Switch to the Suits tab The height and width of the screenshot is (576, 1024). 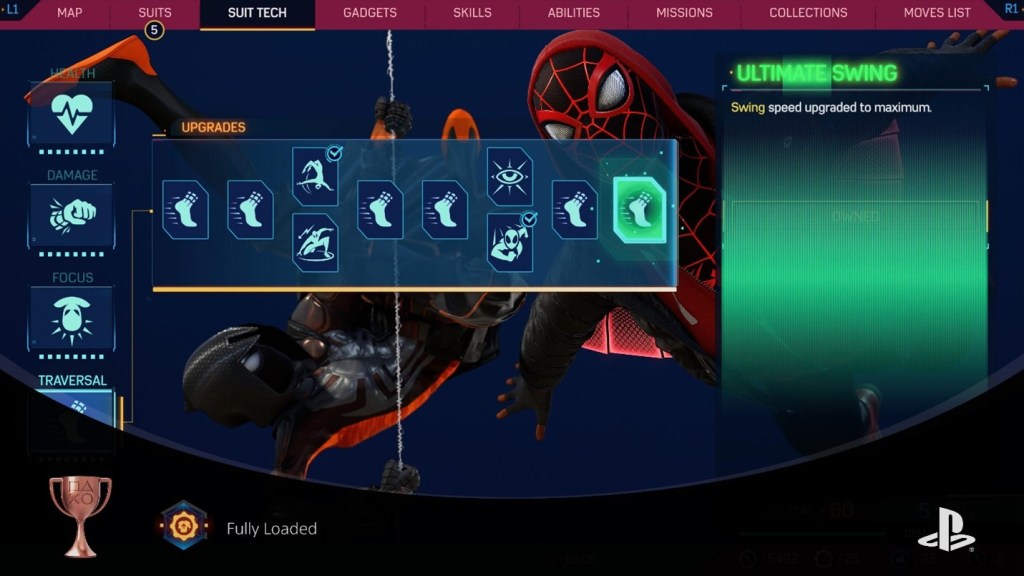pos(154,13)
